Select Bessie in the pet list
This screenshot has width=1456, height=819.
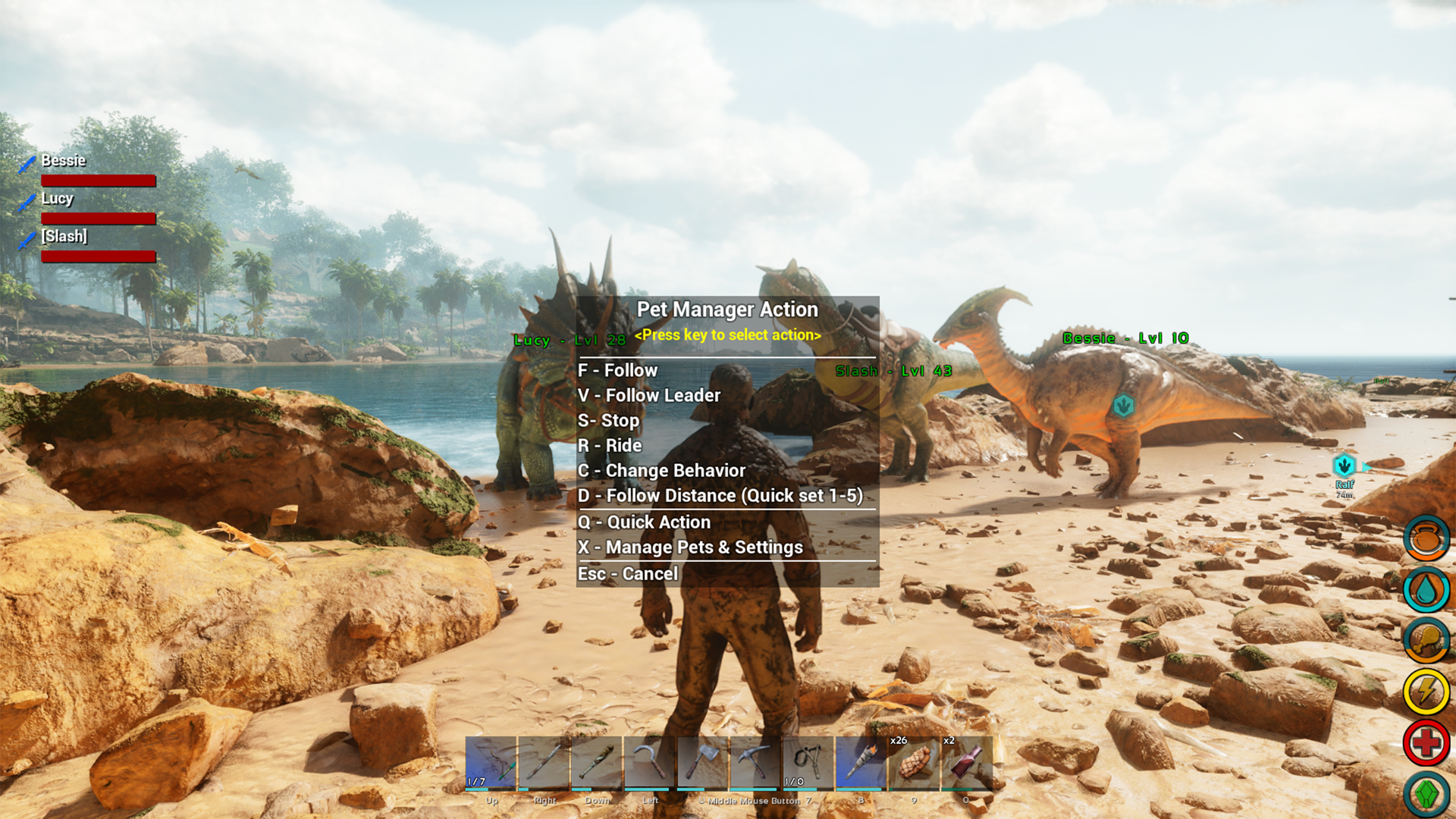64,161
